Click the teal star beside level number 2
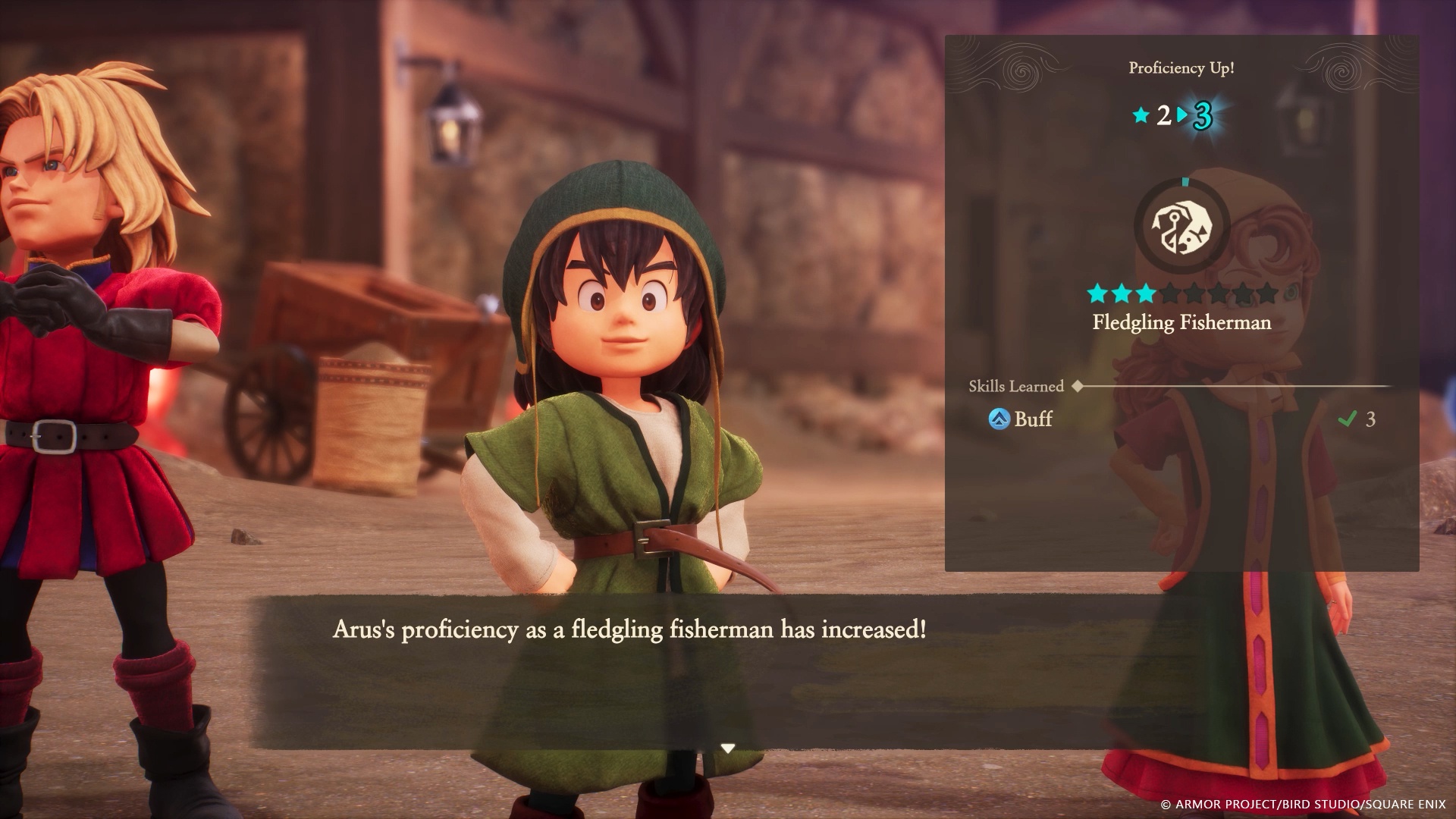This screenshot has height=819, width=1456. click(1140, 116)
